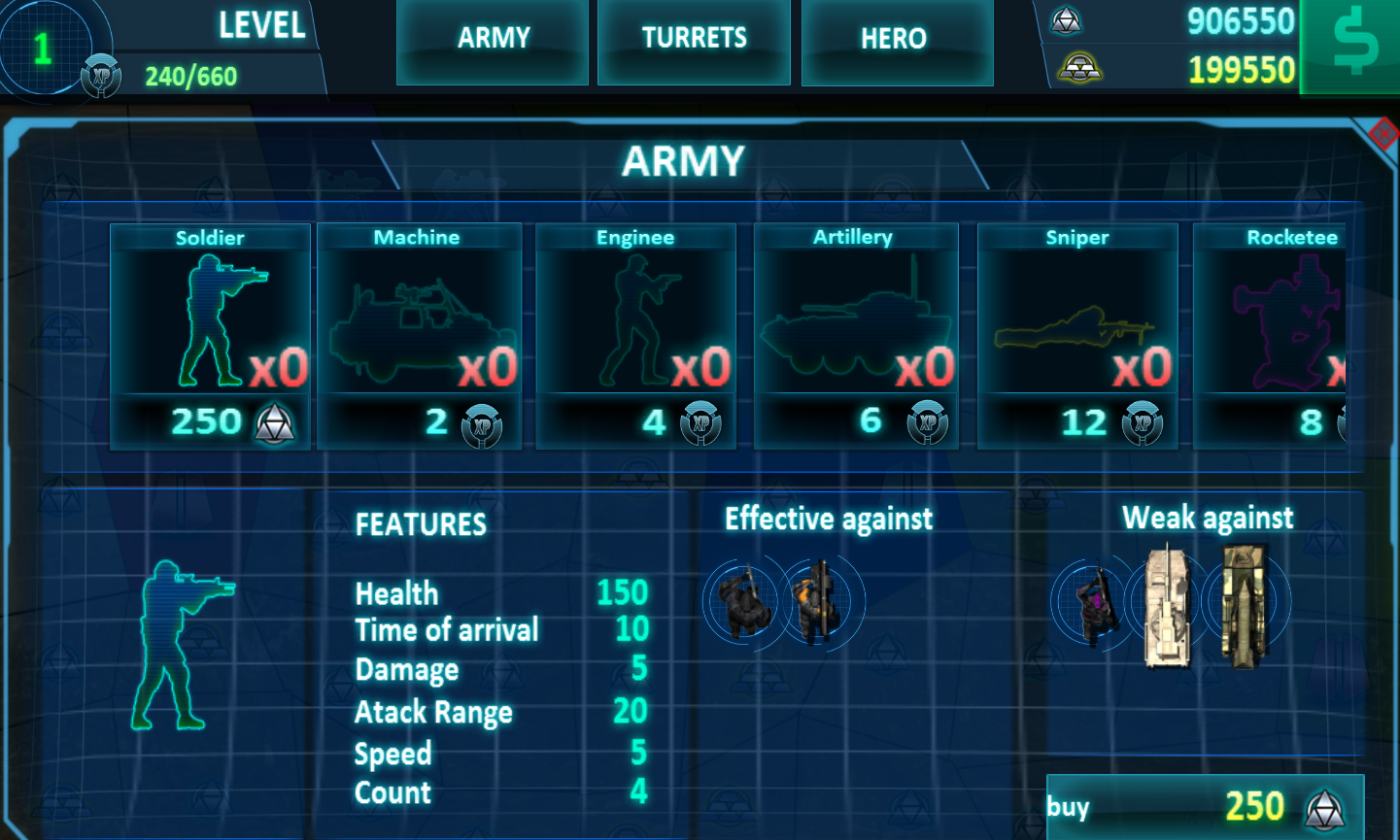Open the ARMY tab

pos(492,39)
